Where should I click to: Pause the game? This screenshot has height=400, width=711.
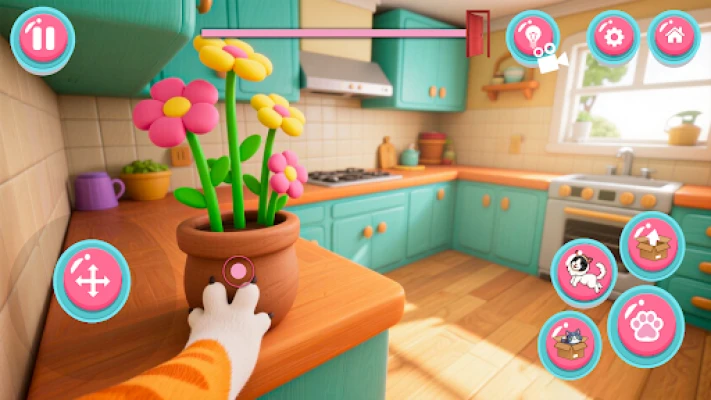[x=42, y=39]
